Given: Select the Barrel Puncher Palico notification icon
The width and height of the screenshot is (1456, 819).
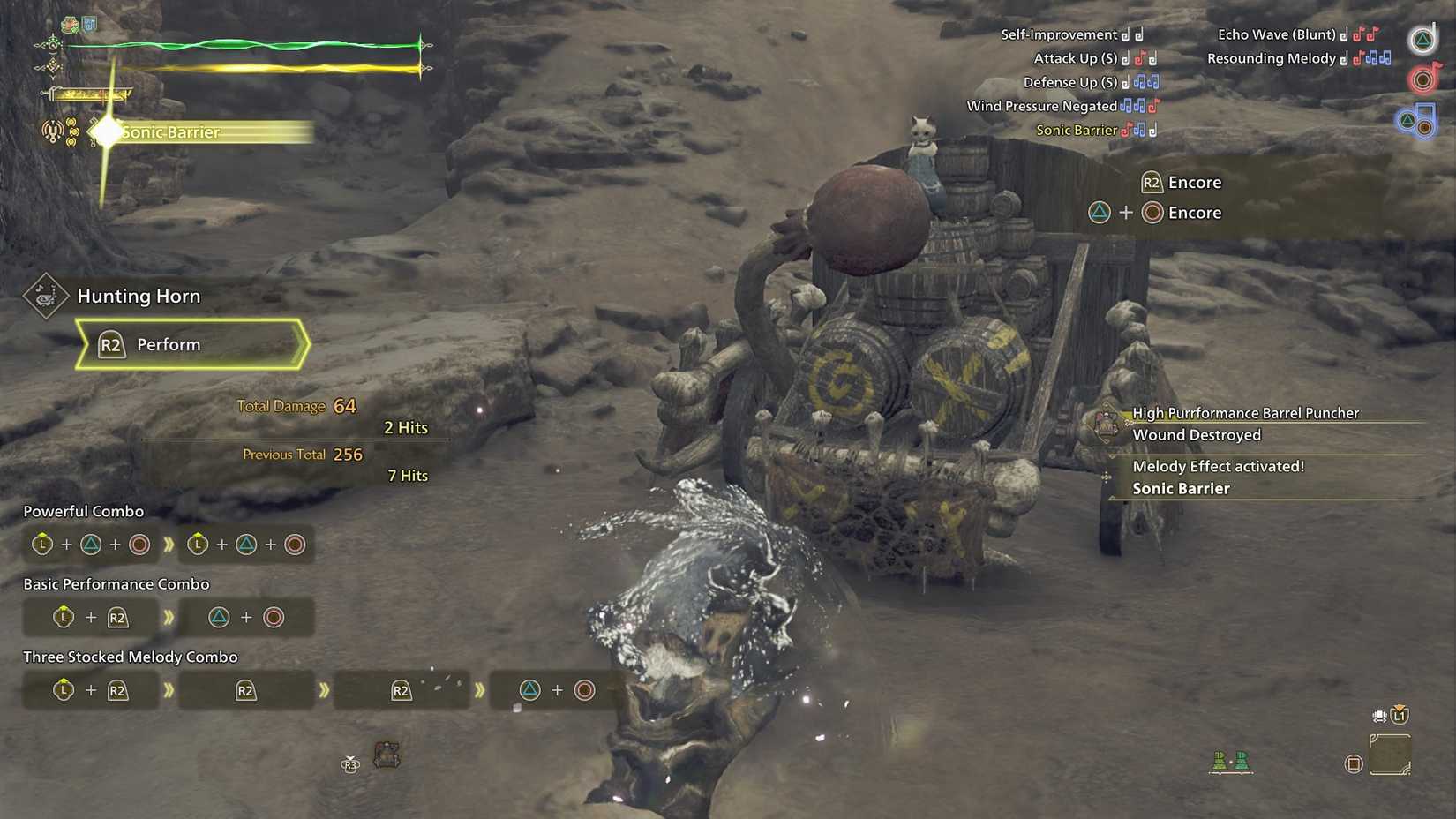Looking at the screenshot, I should [x=1107, y=424].
